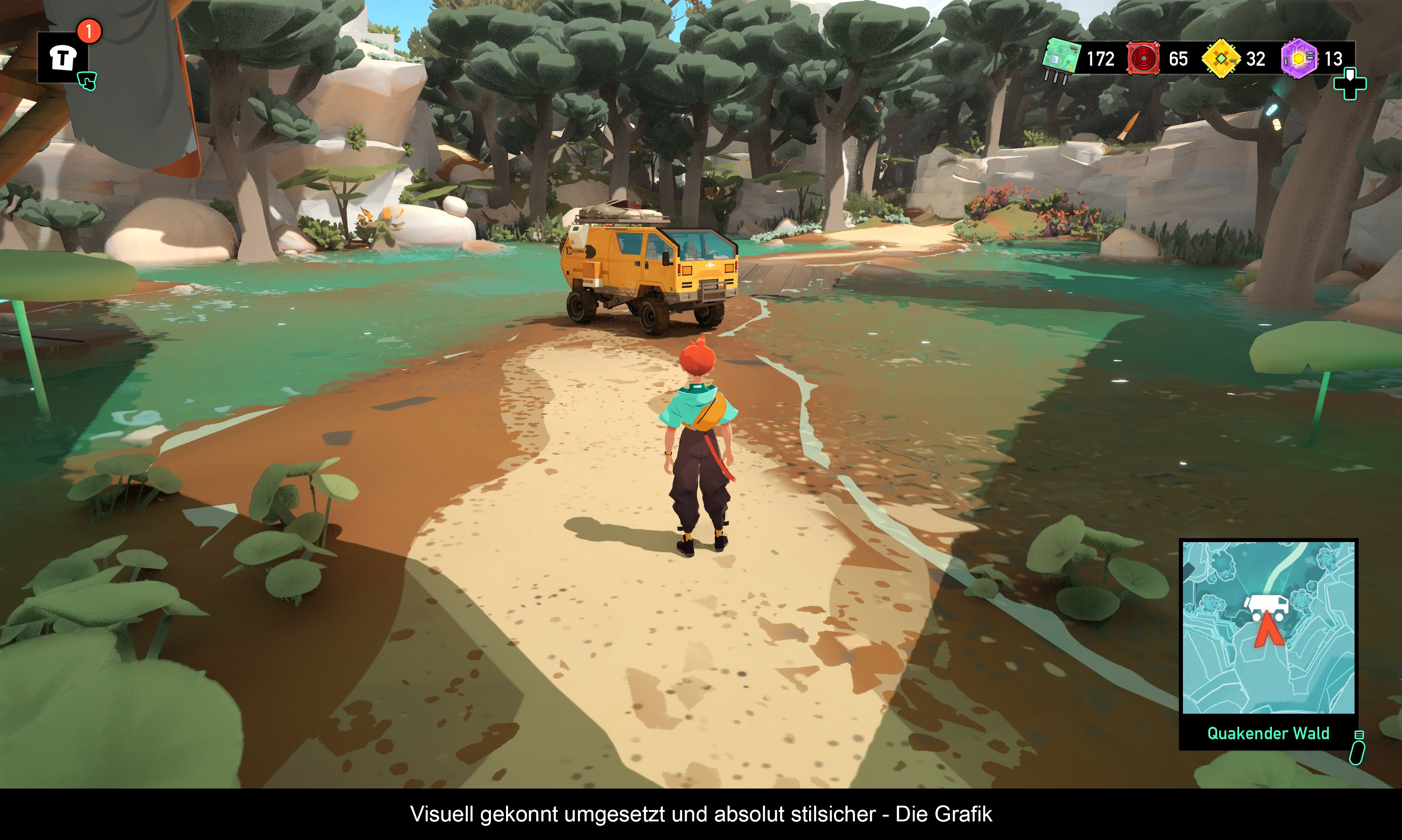
Task: Click the Quakender Wald location label
Action: (1268, 733)
